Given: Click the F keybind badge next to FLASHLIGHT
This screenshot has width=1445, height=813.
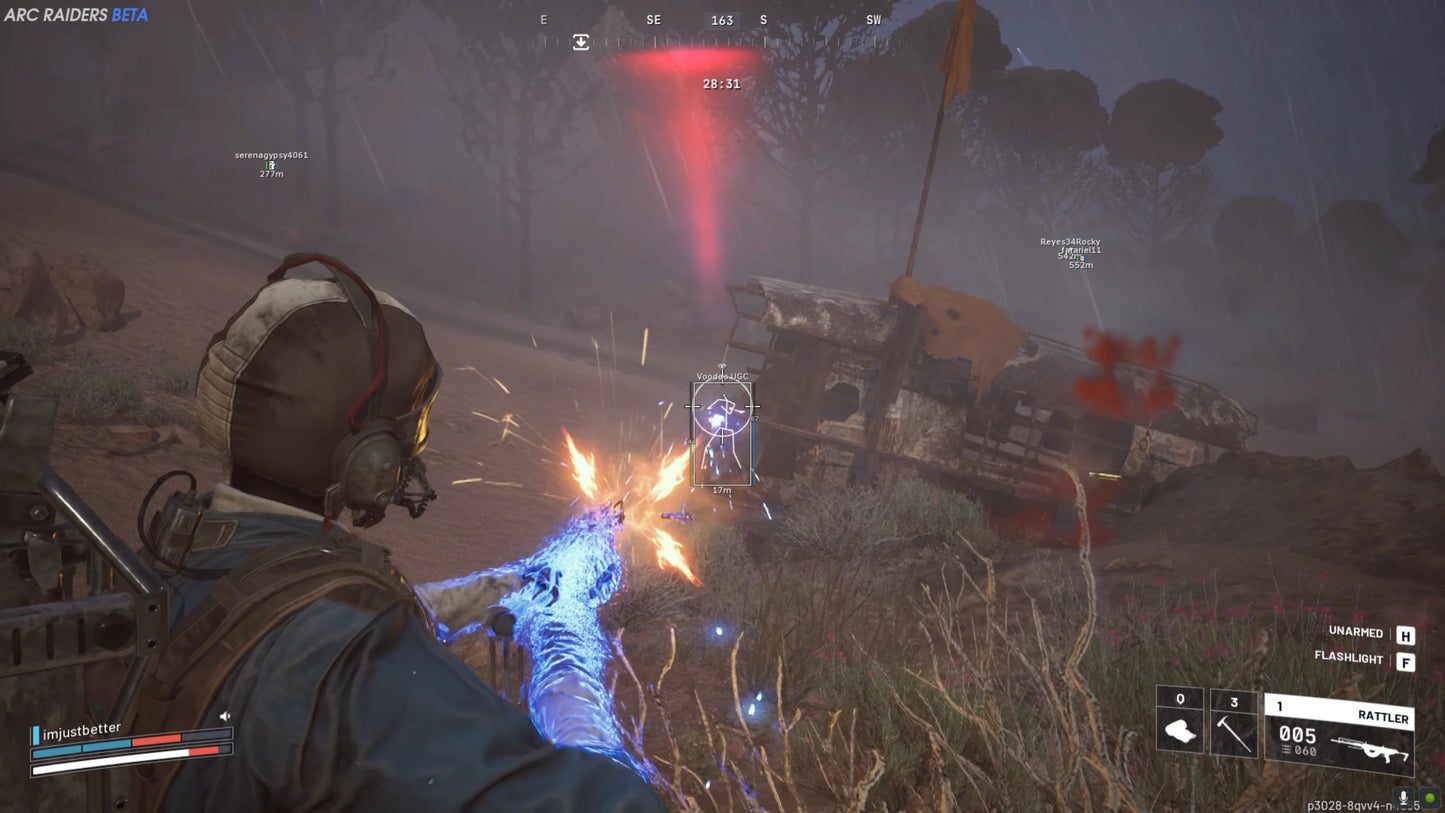Looking at the screenshot, I should [1405, 662].
